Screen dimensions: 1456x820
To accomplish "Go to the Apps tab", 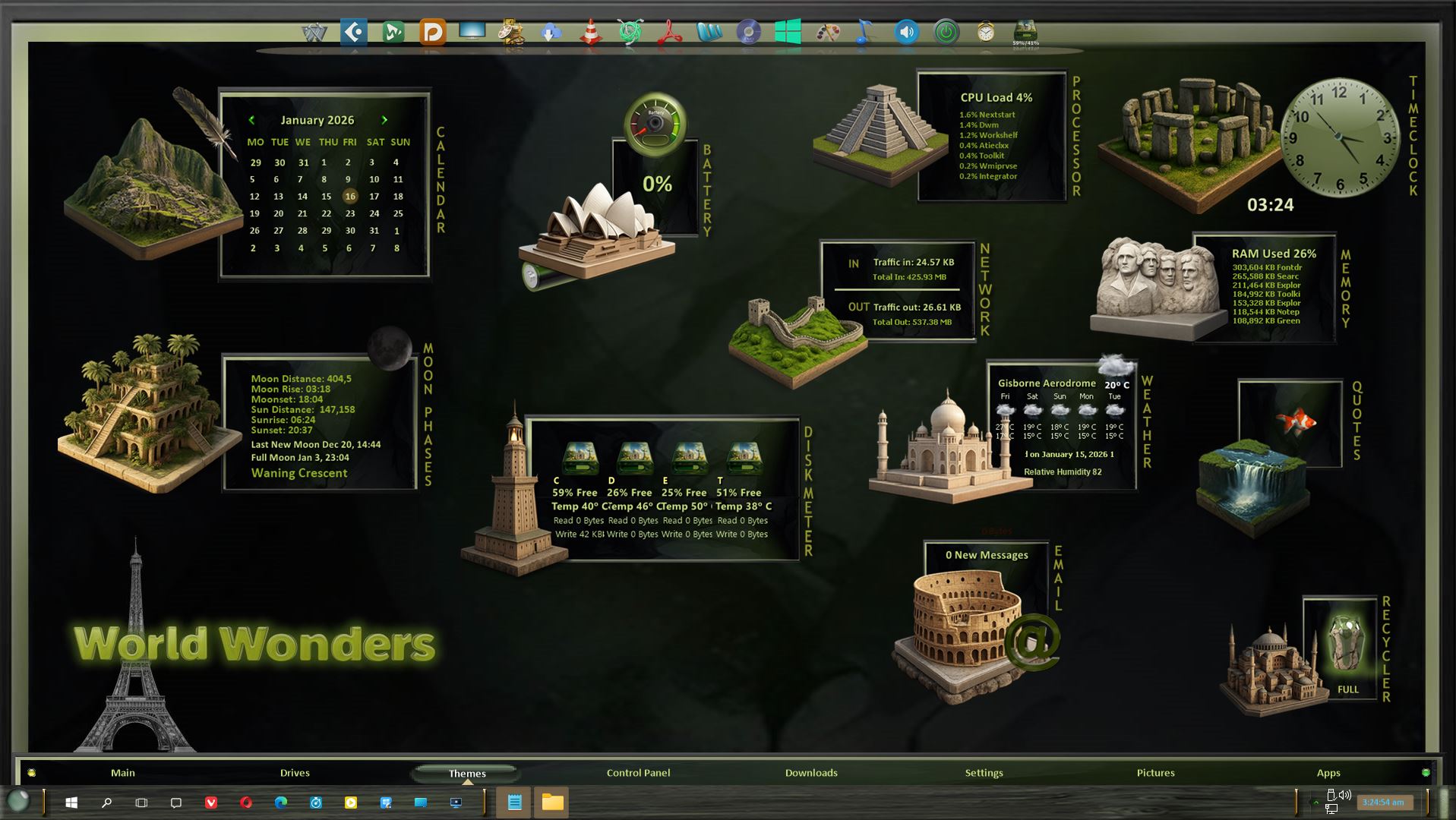I will pos(1328,773).
